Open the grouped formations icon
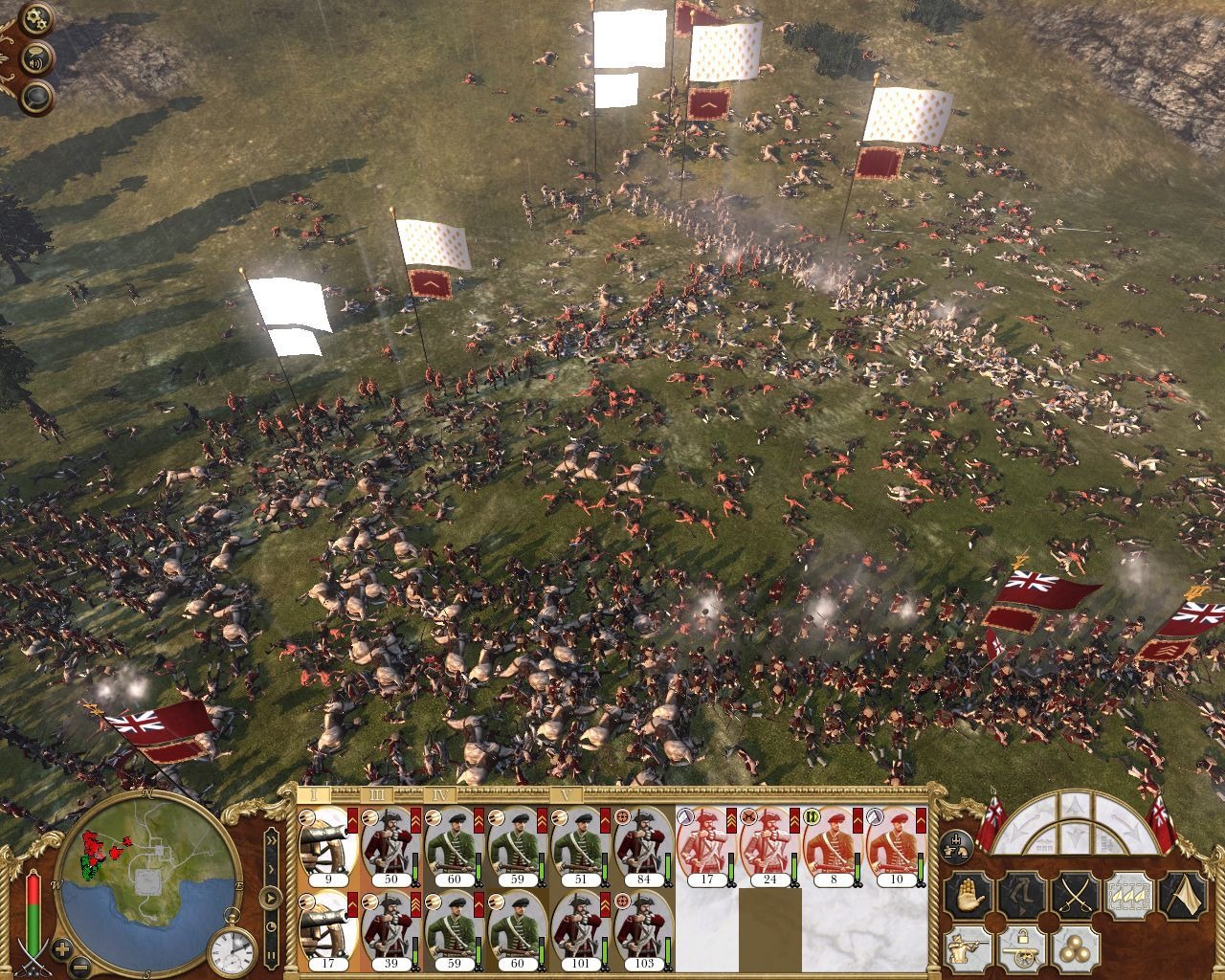This screenshot has width=1225, height=980. [1129, 894]
